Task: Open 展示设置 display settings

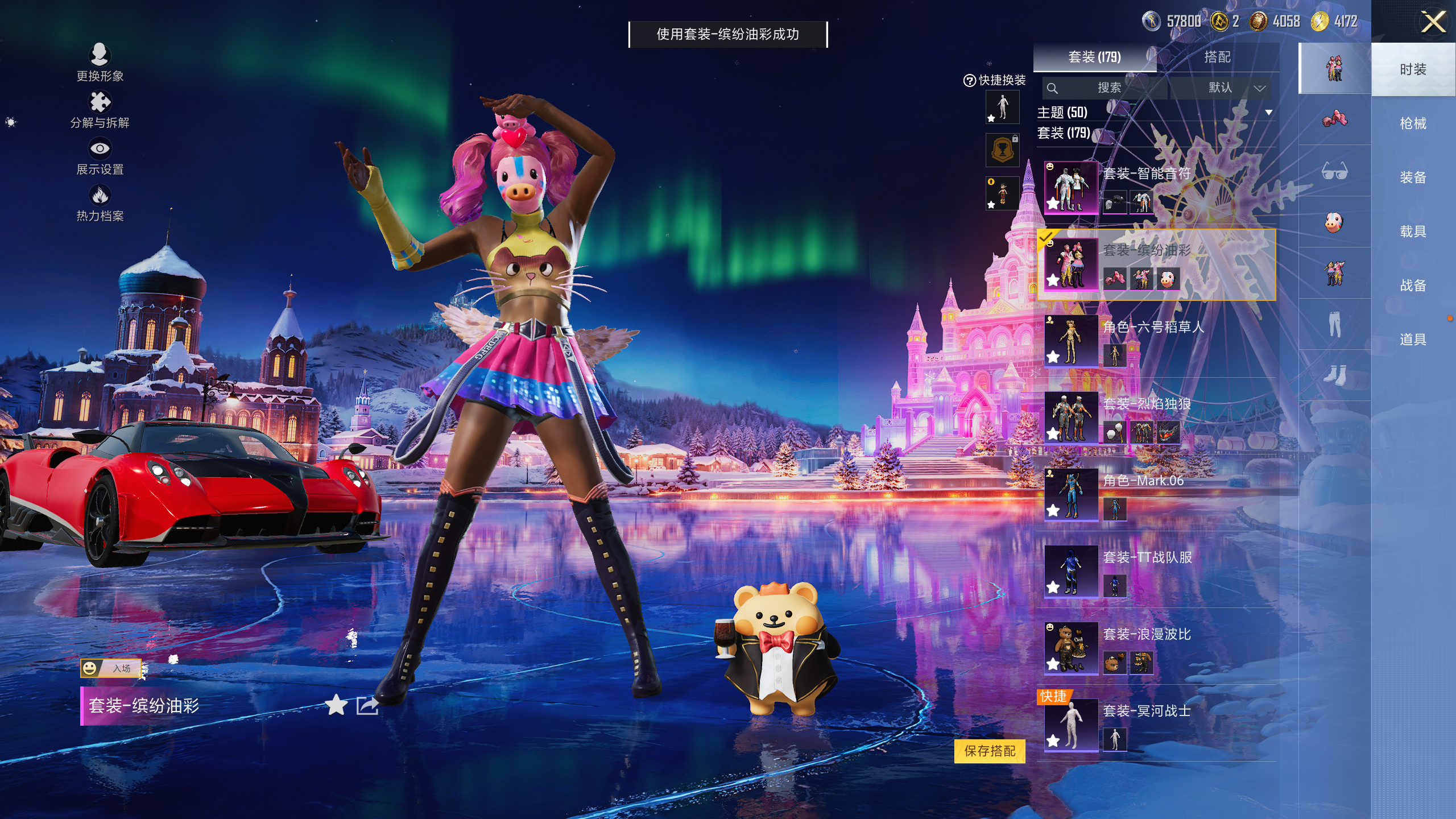Action: click(x=100, y=156)
